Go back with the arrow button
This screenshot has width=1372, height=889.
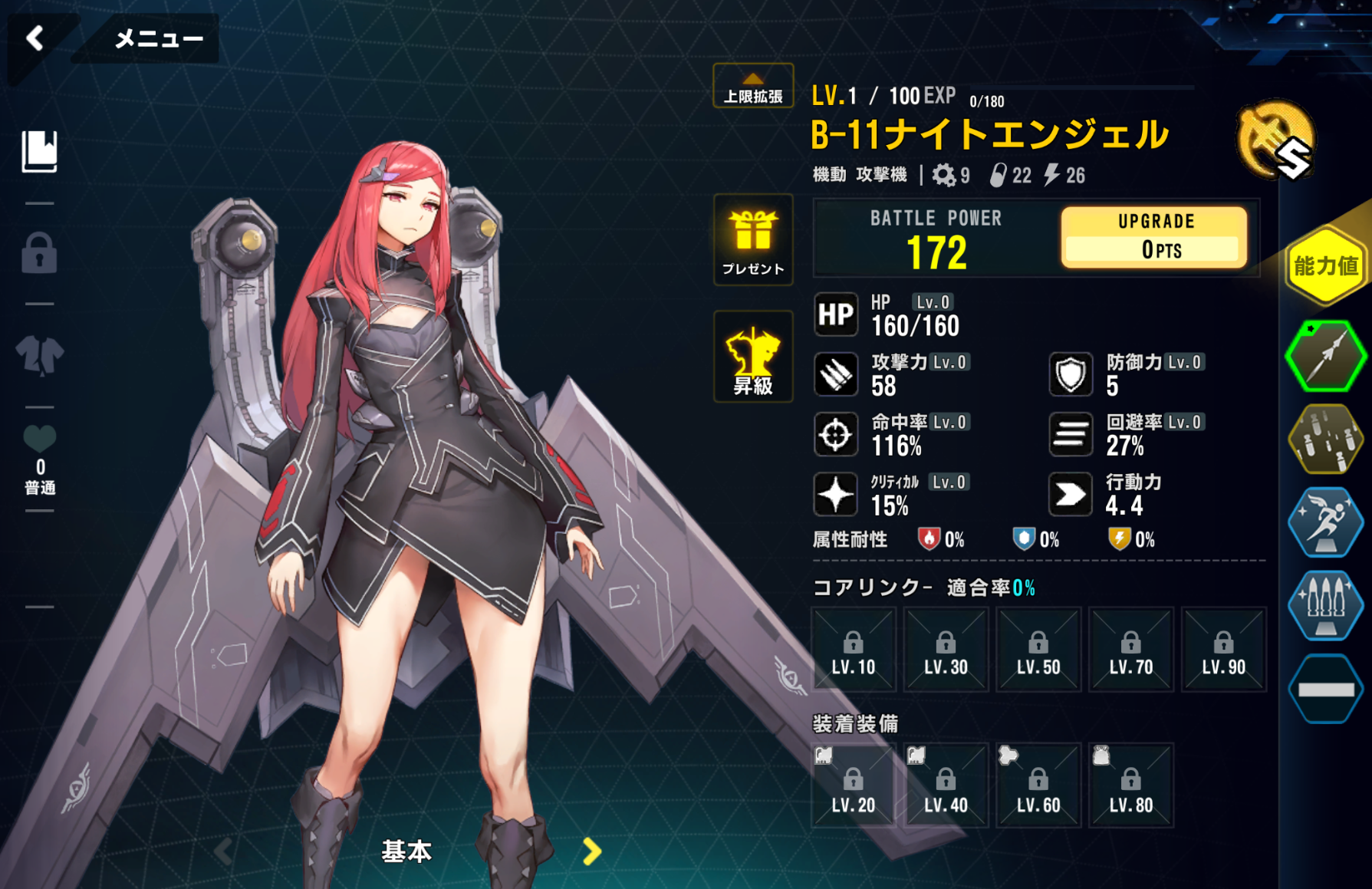coord(35,38)
